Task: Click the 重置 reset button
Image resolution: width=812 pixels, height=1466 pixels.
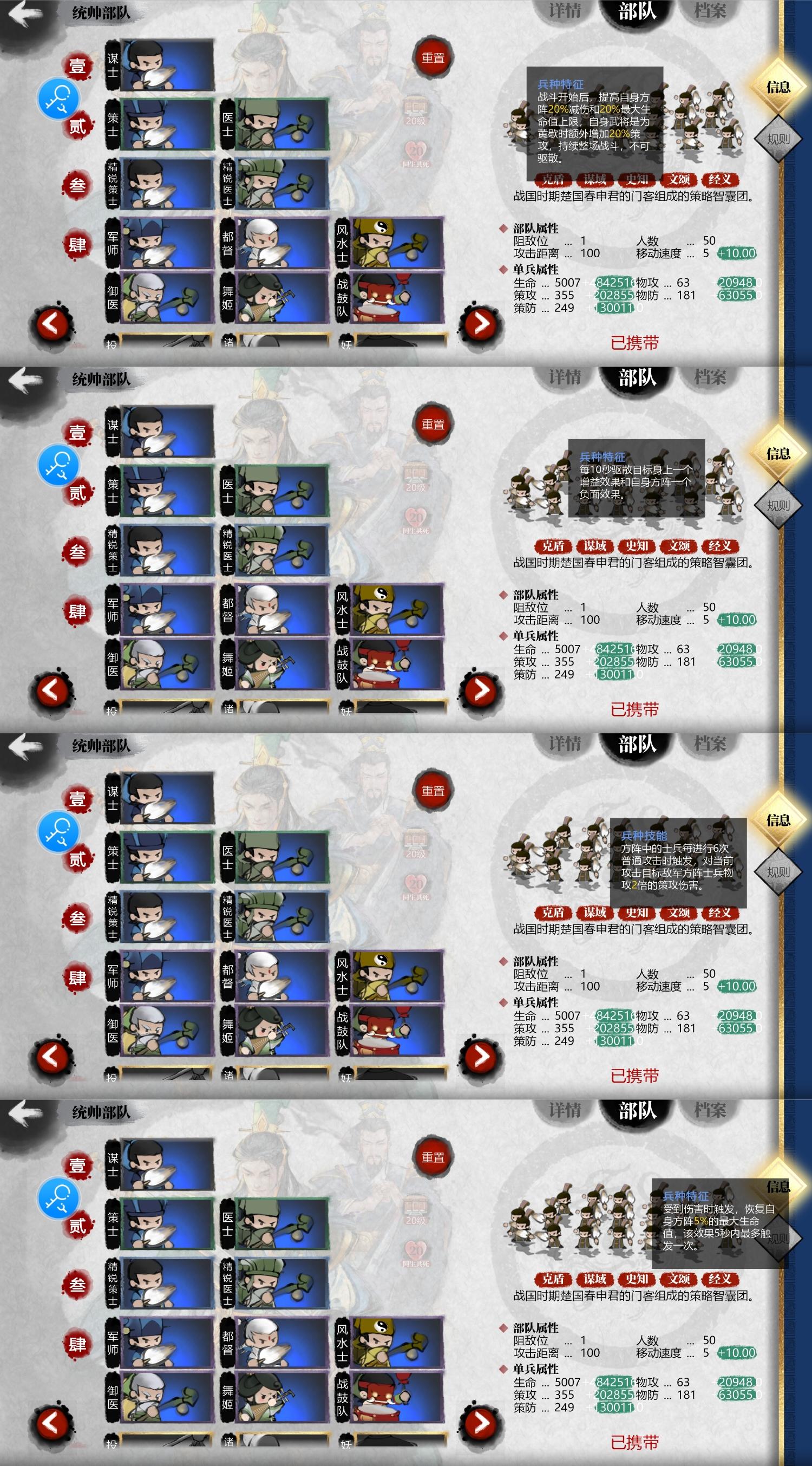Action: coord(435,58)
